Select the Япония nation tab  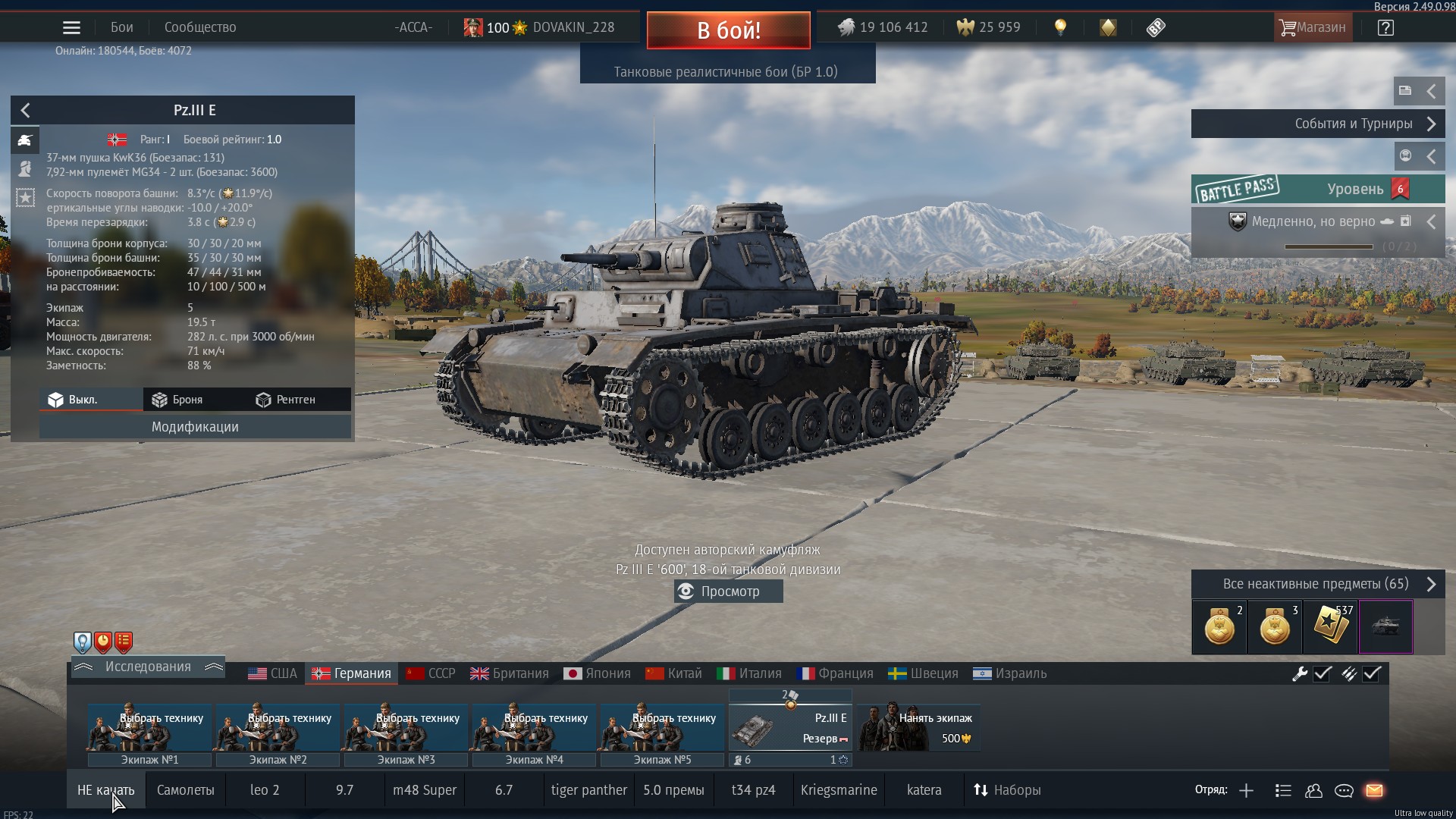pyautogui.click(x=598, y=673)
